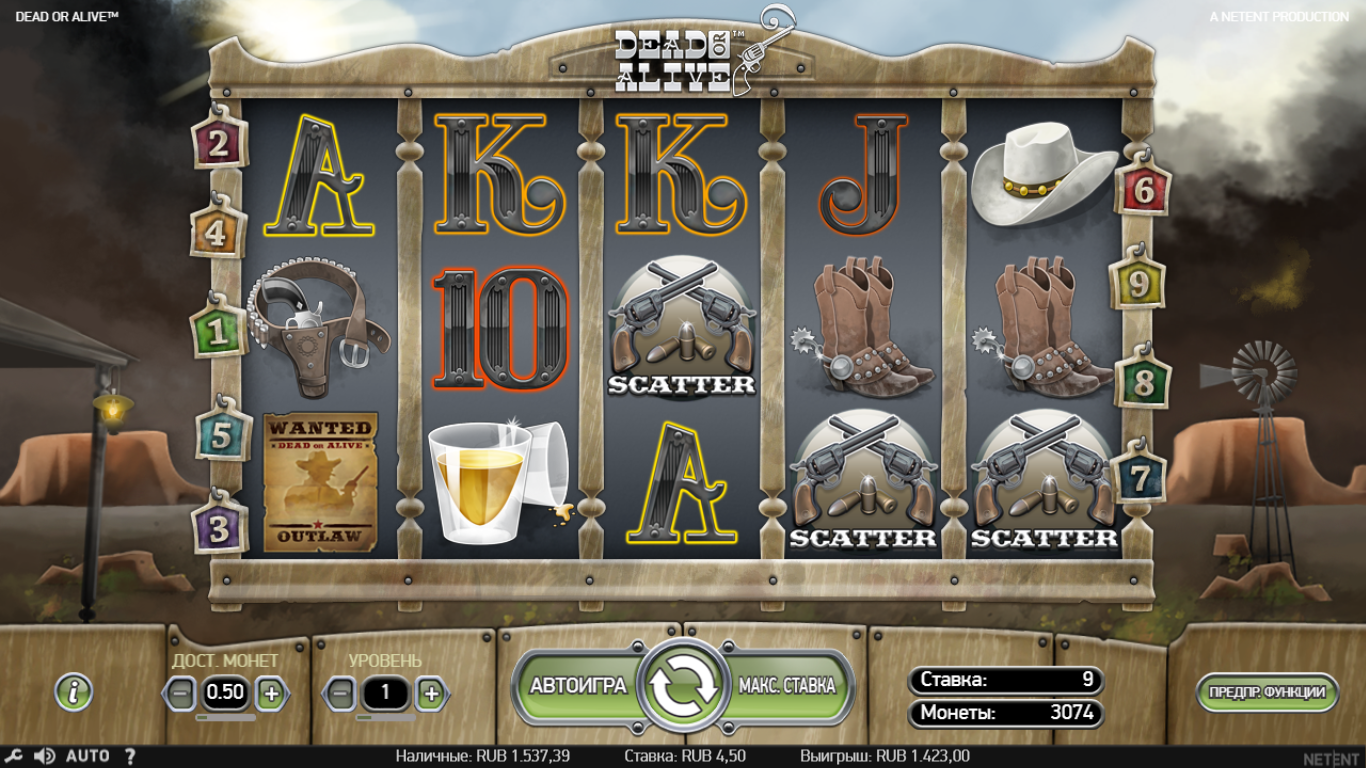The height and width of the screenshot is (768, 1366).
Task: Select payline tag number 3
Action: click(219, 526)
